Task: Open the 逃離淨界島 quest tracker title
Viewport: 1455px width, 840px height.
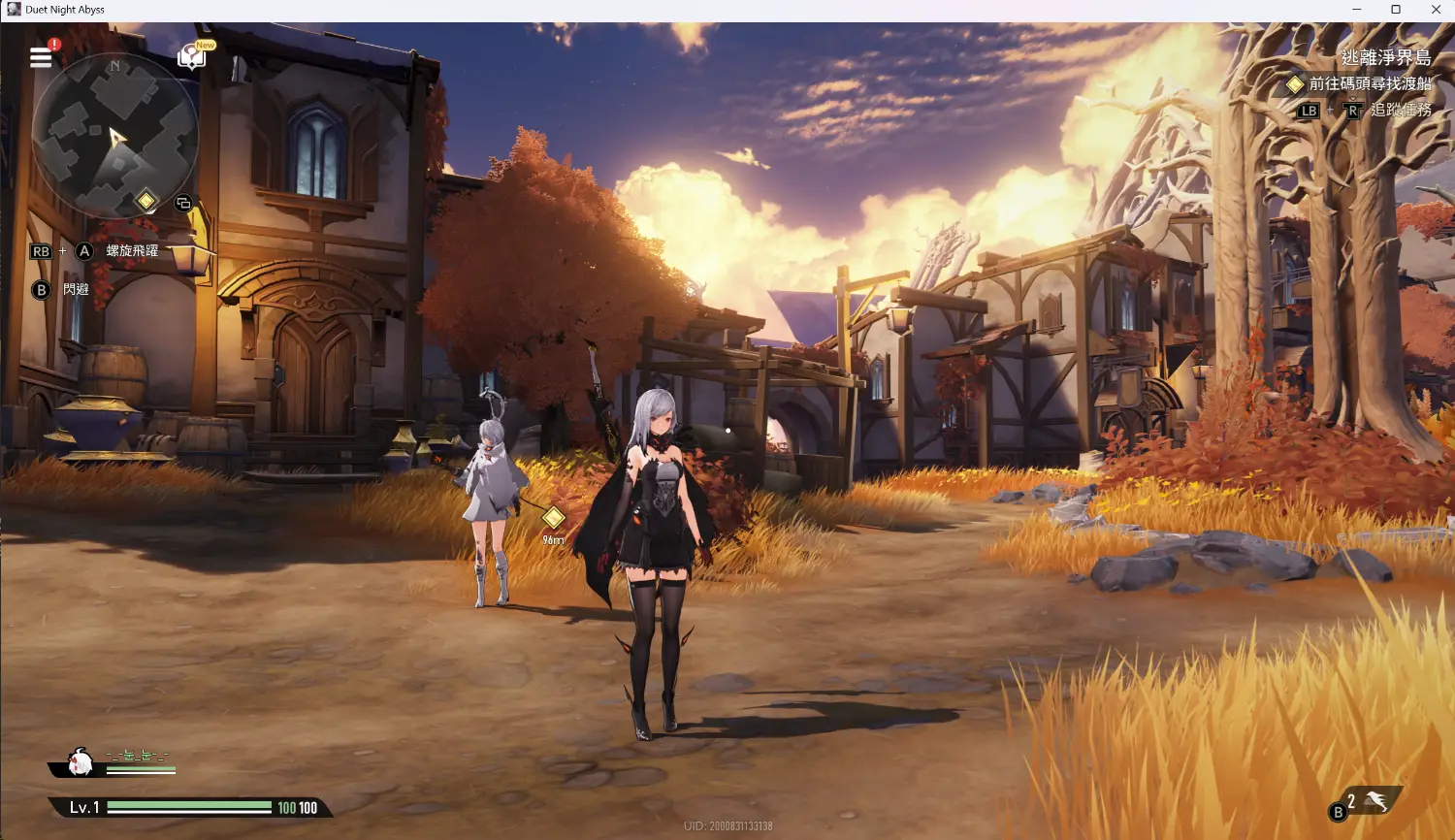Action: 1385,58
